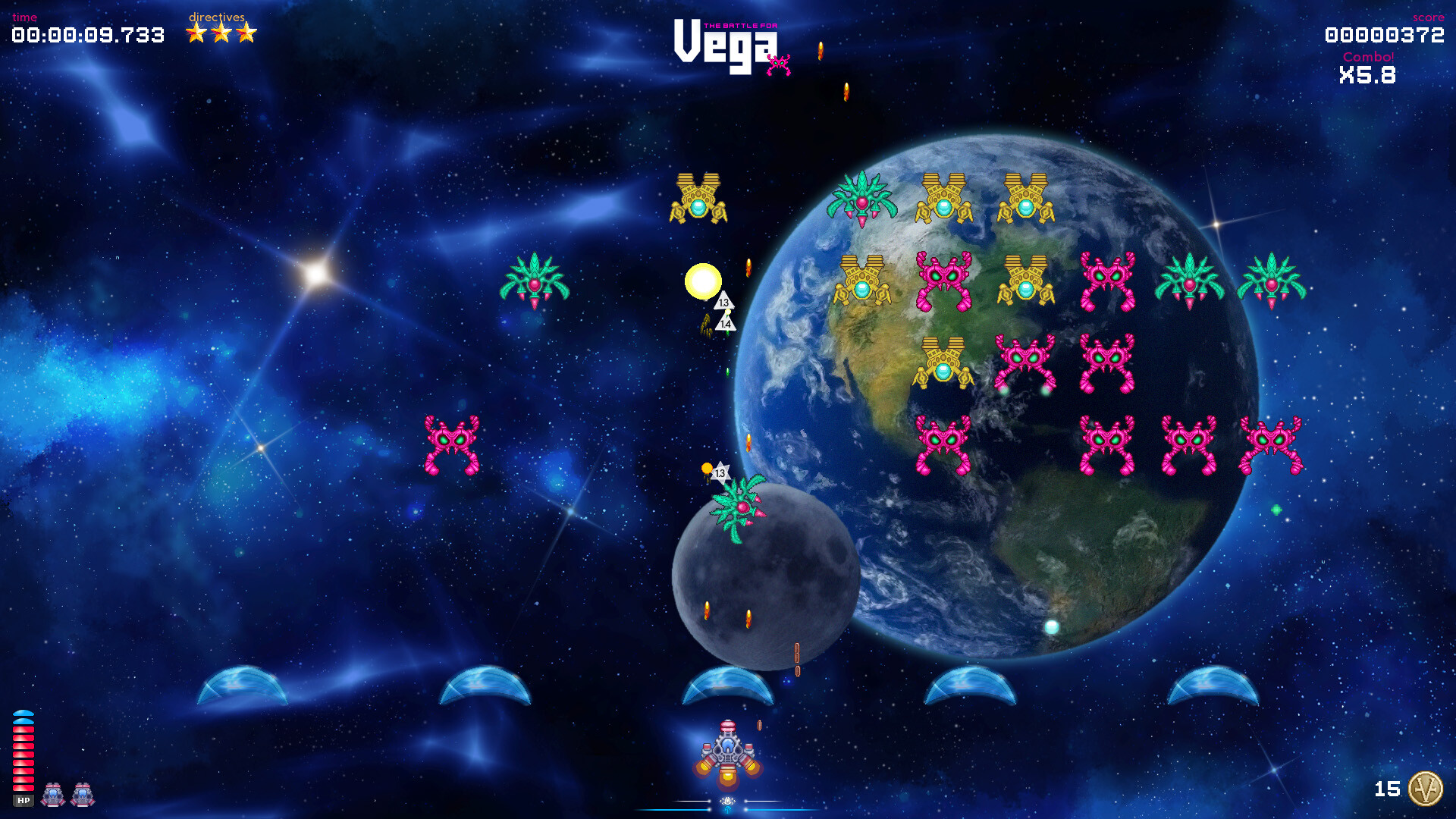Click the third directive star
The image size is (1456, 819).
click(x=246, y=32)
